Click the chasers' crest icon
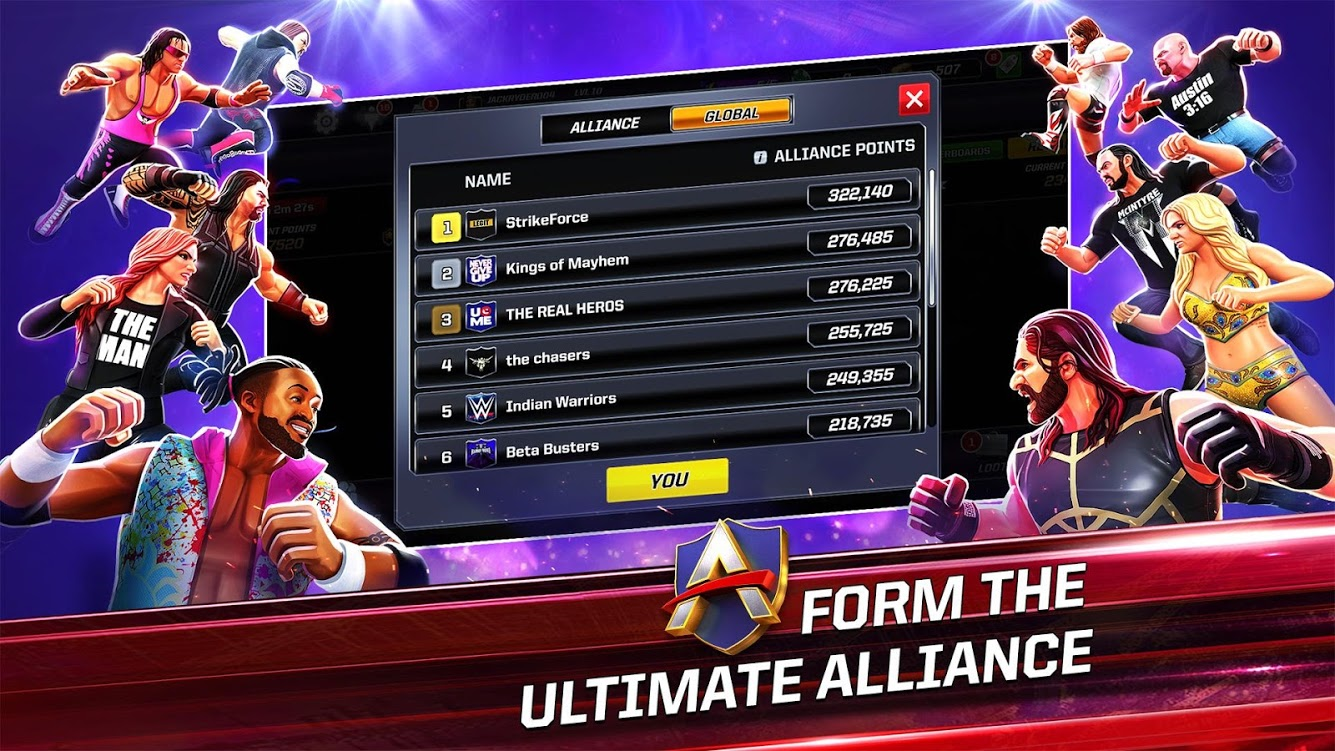 coord(480,362)
